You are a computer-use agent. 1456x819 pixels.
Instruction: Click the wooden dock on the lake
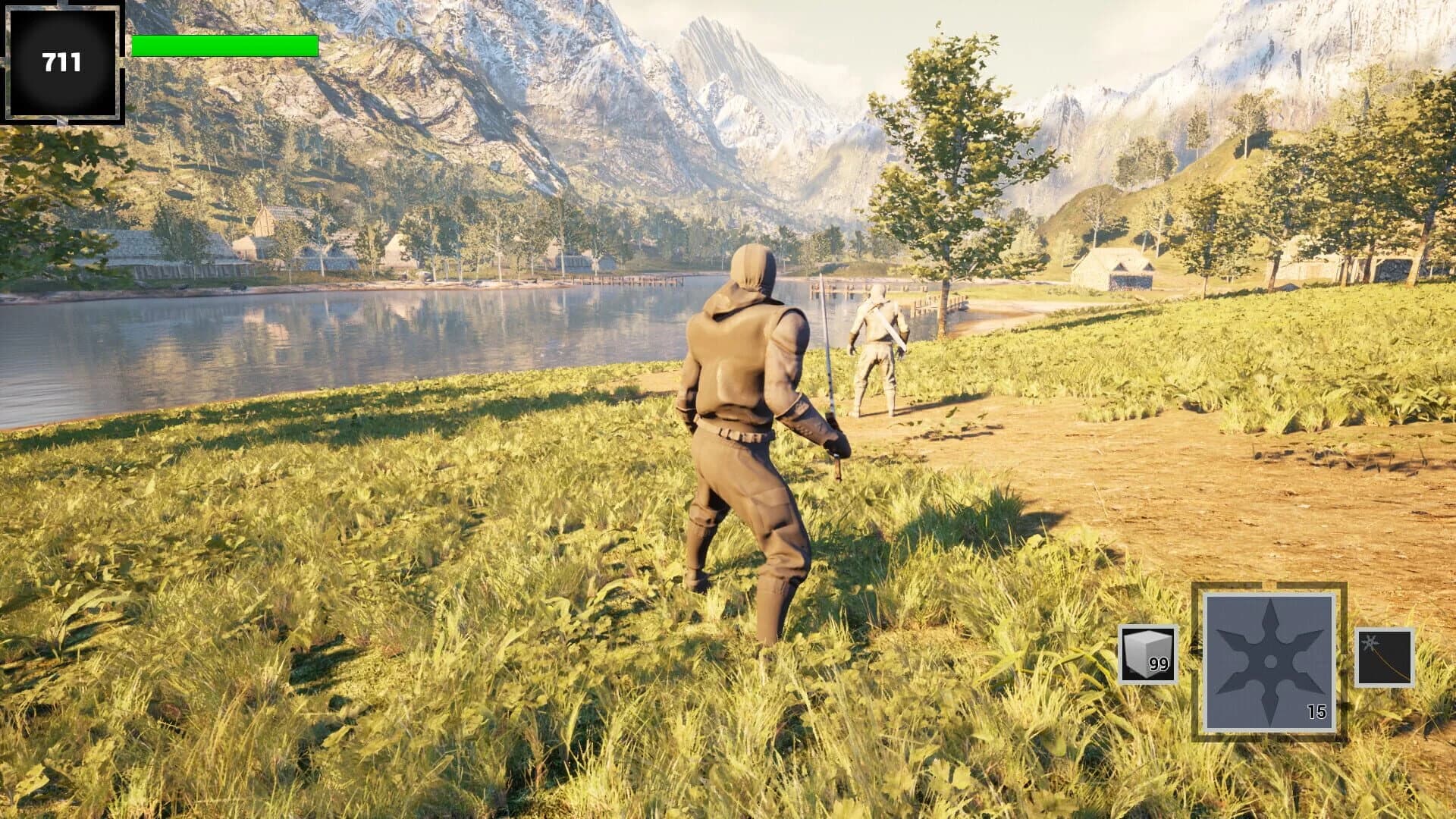pyautogui.click(x=629, y=281)
